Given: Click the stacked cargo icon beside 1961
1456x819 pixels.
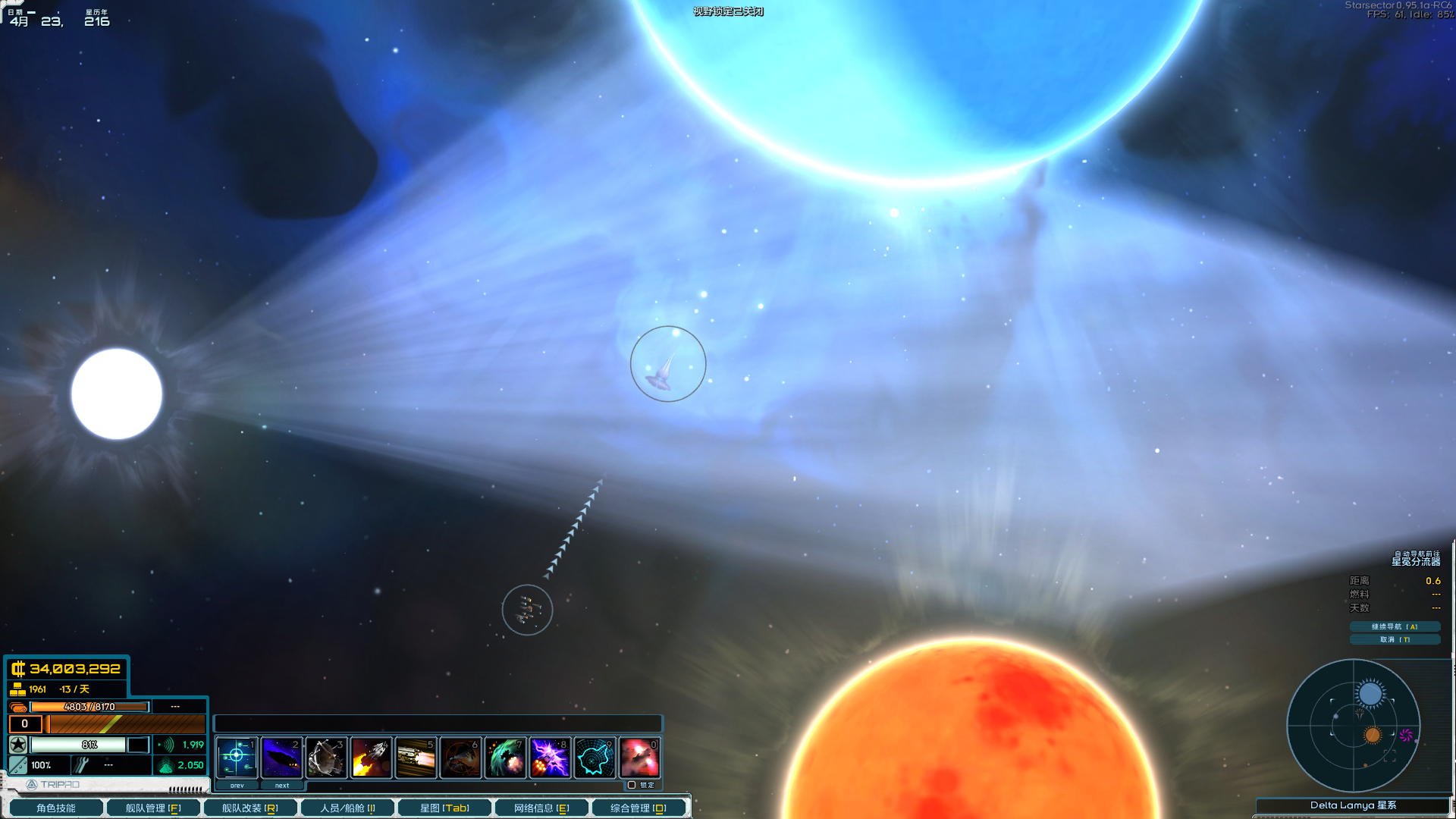Looking at the screenshot, I should [17, 689].
